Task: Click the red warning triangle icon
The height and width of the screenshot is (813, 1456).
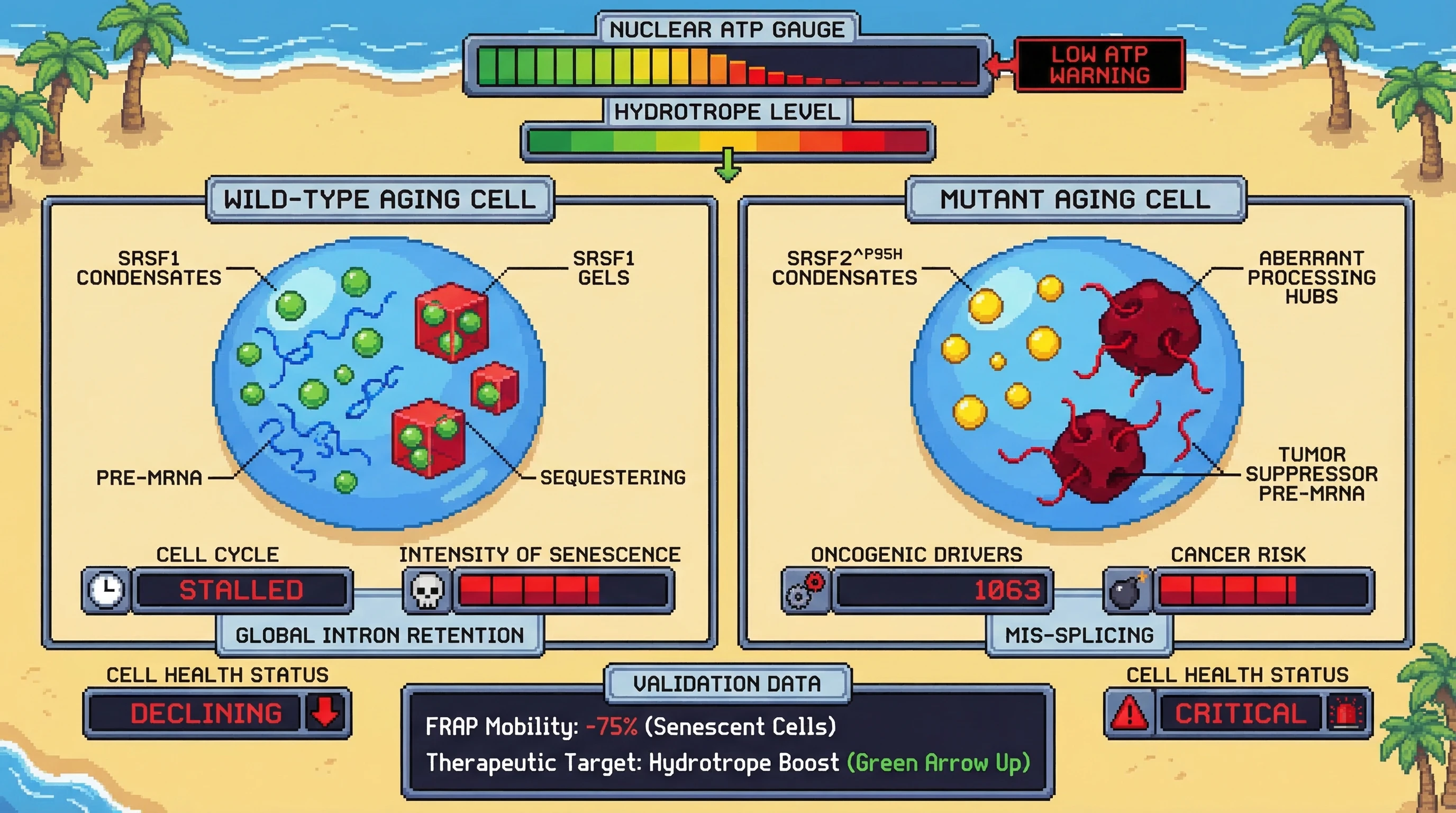Action: pos(1130,712)
